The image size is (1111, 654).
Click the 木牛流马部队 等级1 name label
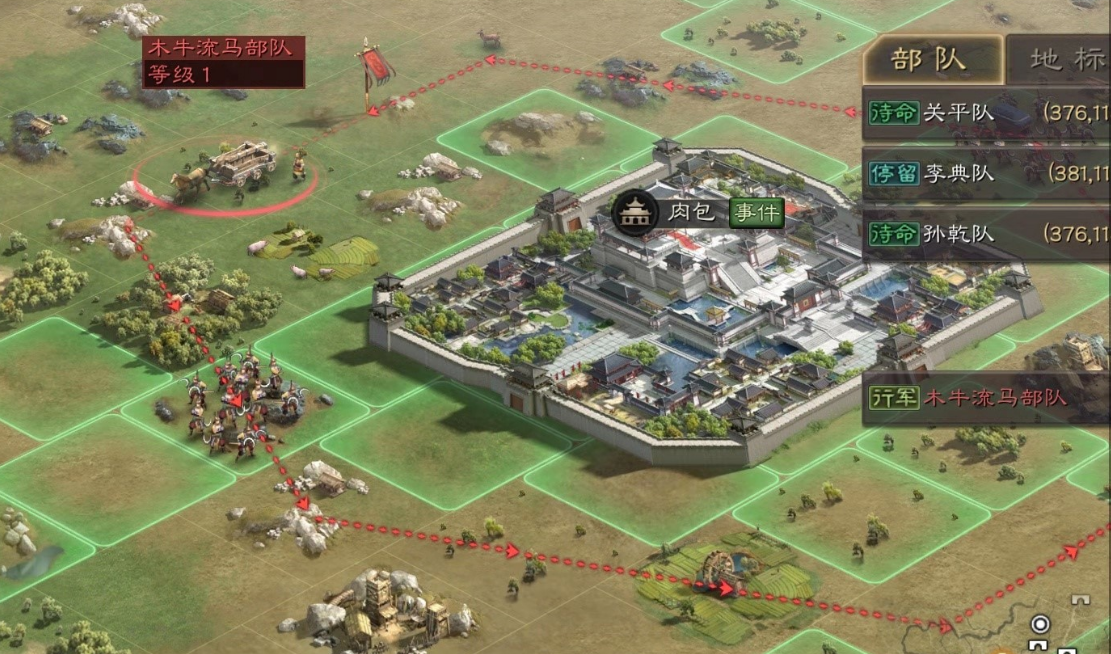[x=223, y=61]
